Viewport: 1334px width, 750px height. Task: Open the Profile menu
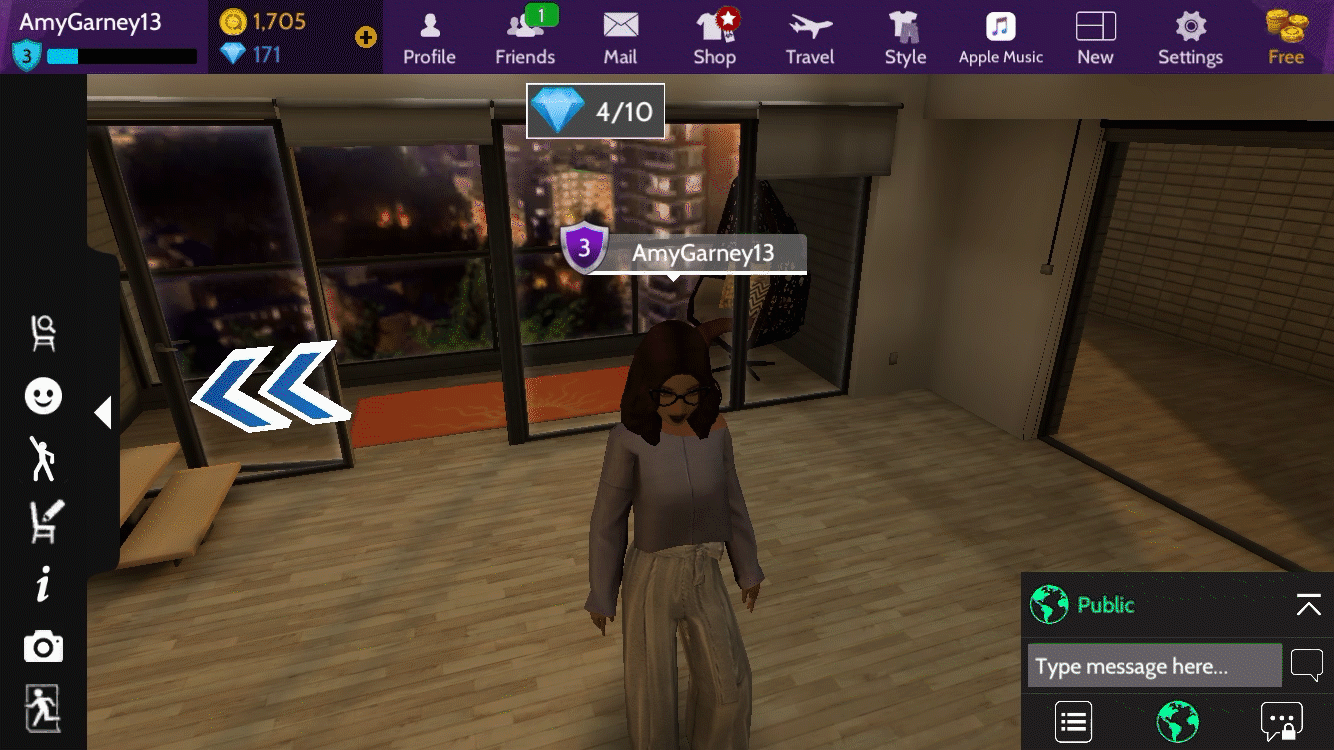pyautogui.click(x=429, y=38)
